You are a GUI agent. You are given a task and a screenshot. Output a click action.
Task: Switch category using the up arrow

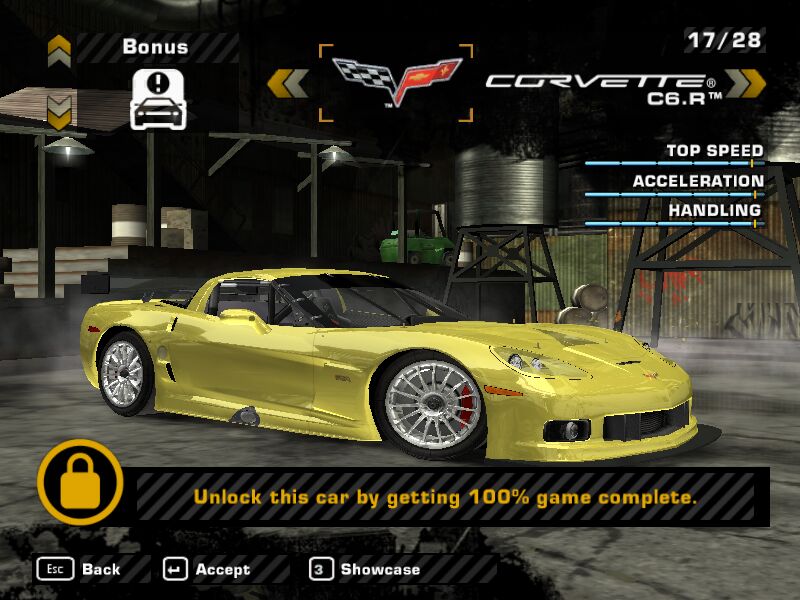(x=59, y=46)
